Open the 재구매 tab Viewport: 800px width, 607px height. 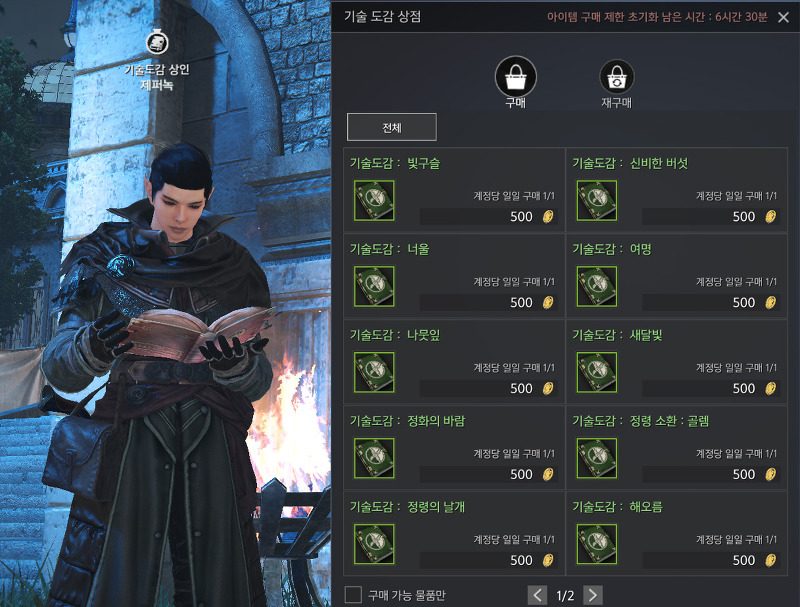tap(617, 77)
